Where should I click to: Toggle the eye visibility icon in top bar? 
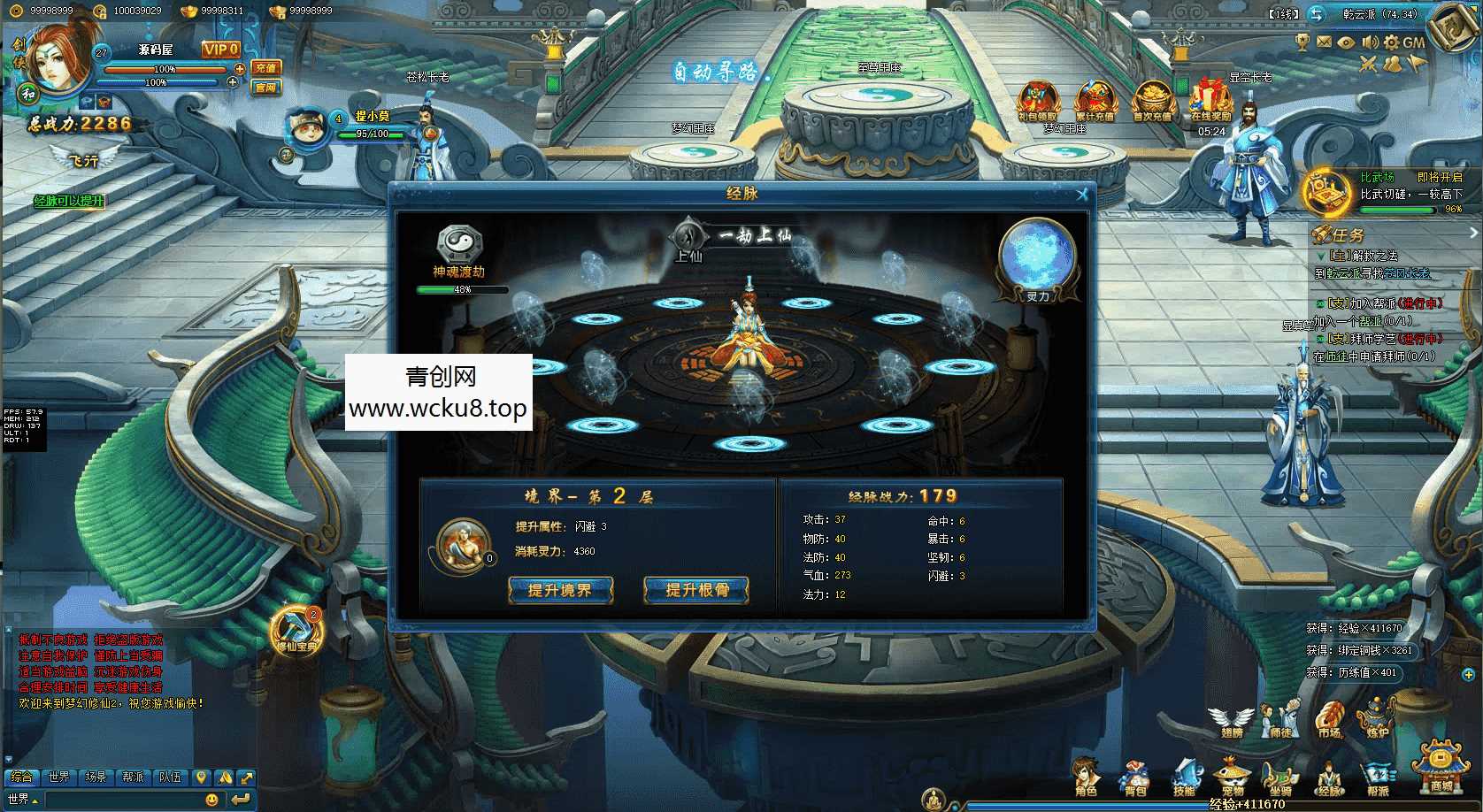[1347, 42]
